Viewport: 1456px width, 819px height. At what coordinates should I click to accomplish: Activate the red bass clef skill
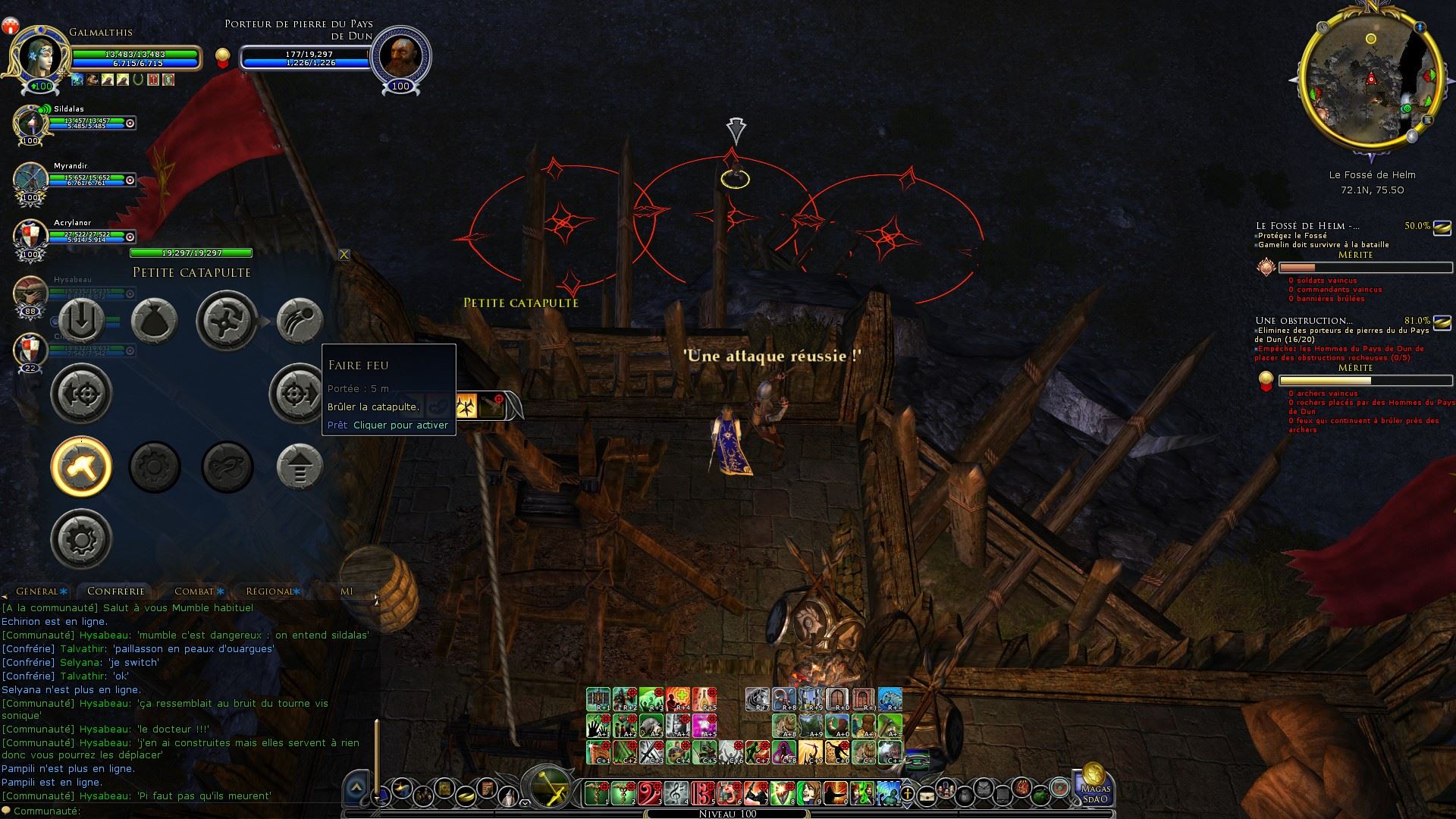tap(650, 793)
